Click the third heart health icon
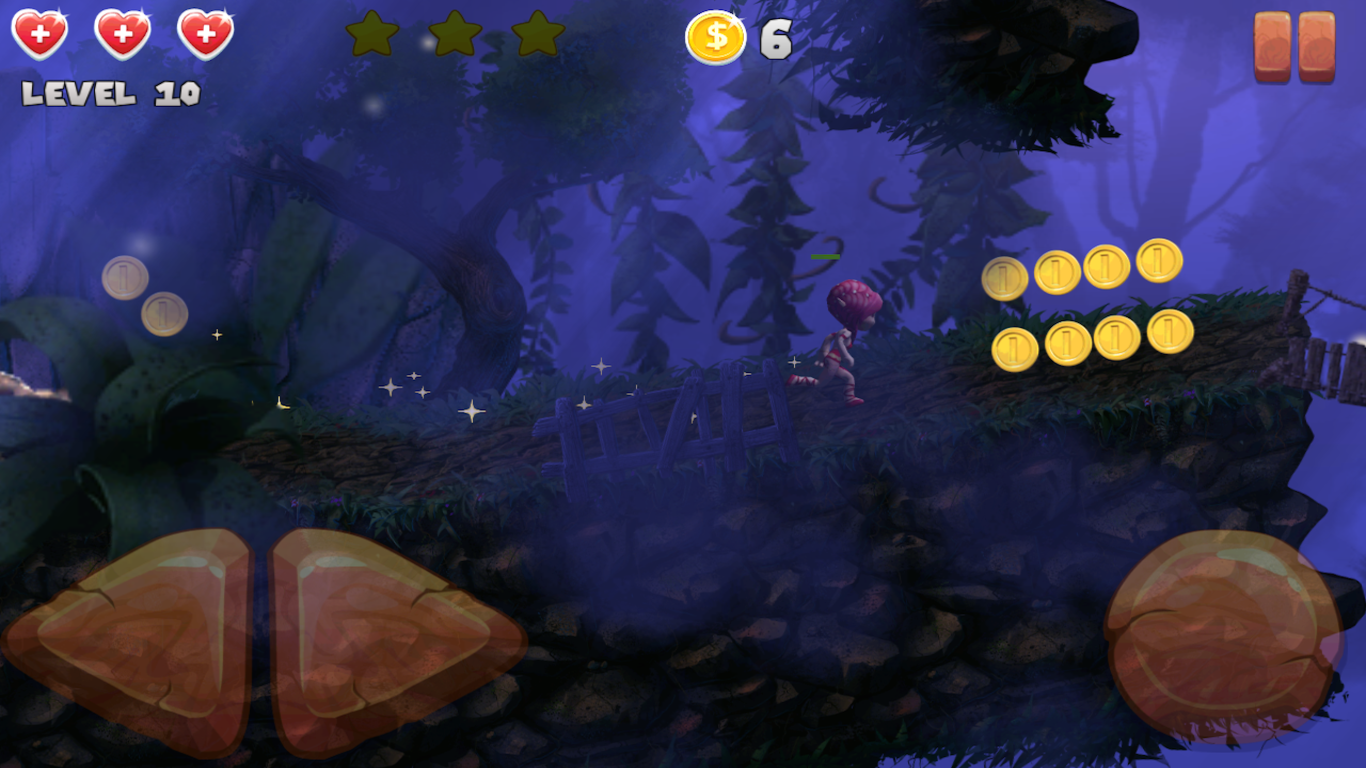This screenshot has height=768, width=1366. click(x=205, y=35)
